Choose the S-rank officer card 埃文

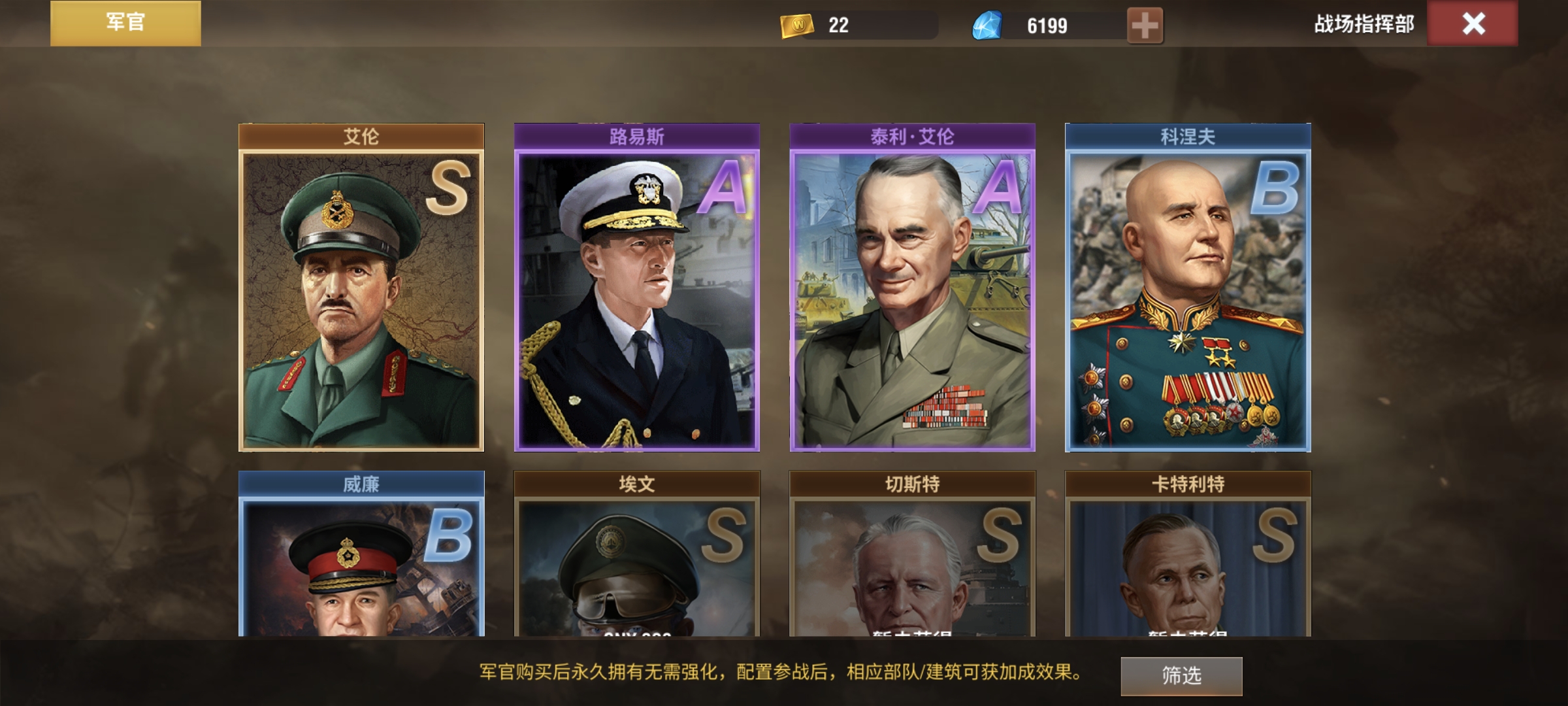coord(637,556)
